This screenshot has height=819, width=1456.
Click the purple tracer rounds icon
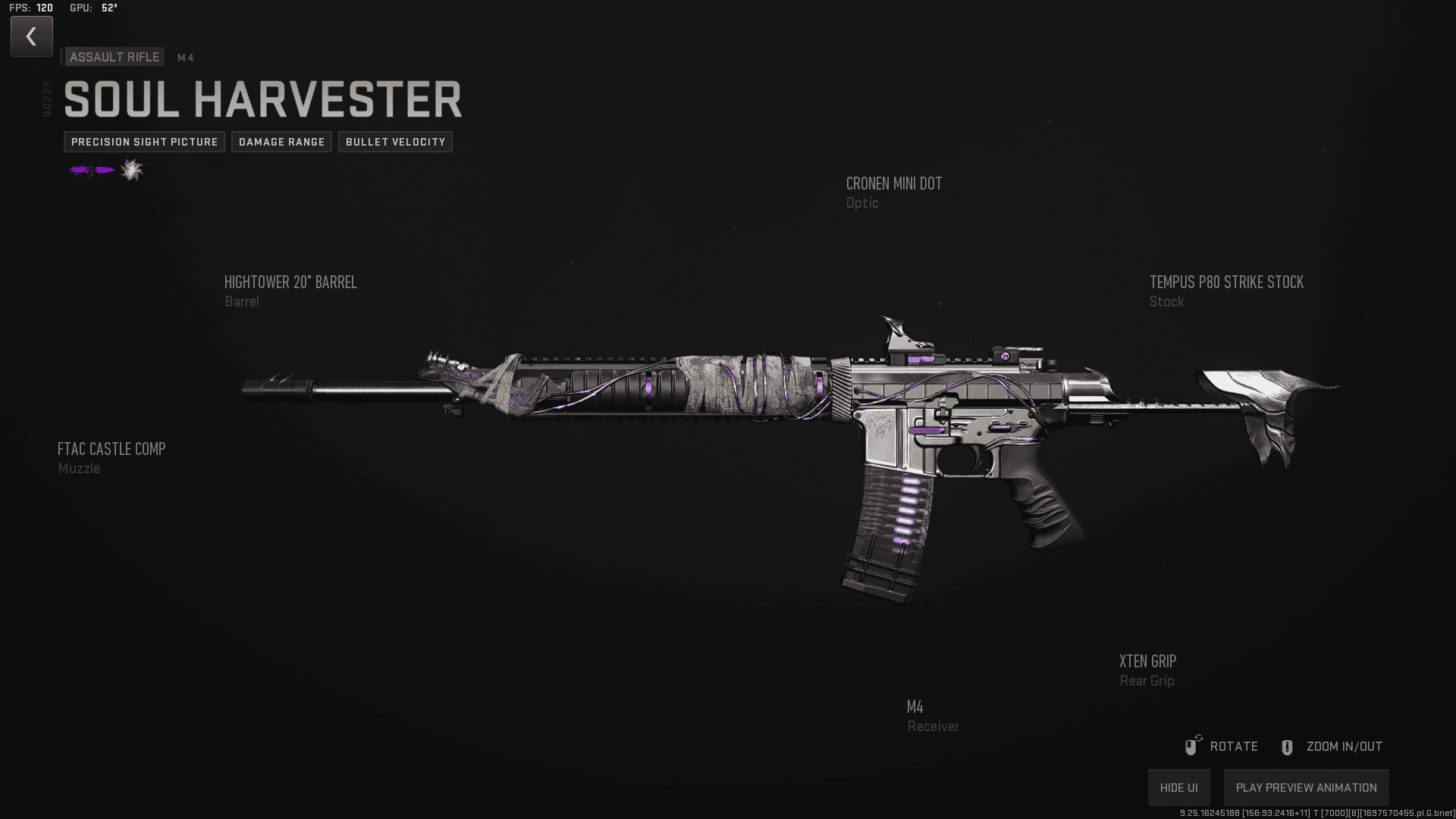click(92, 170)
